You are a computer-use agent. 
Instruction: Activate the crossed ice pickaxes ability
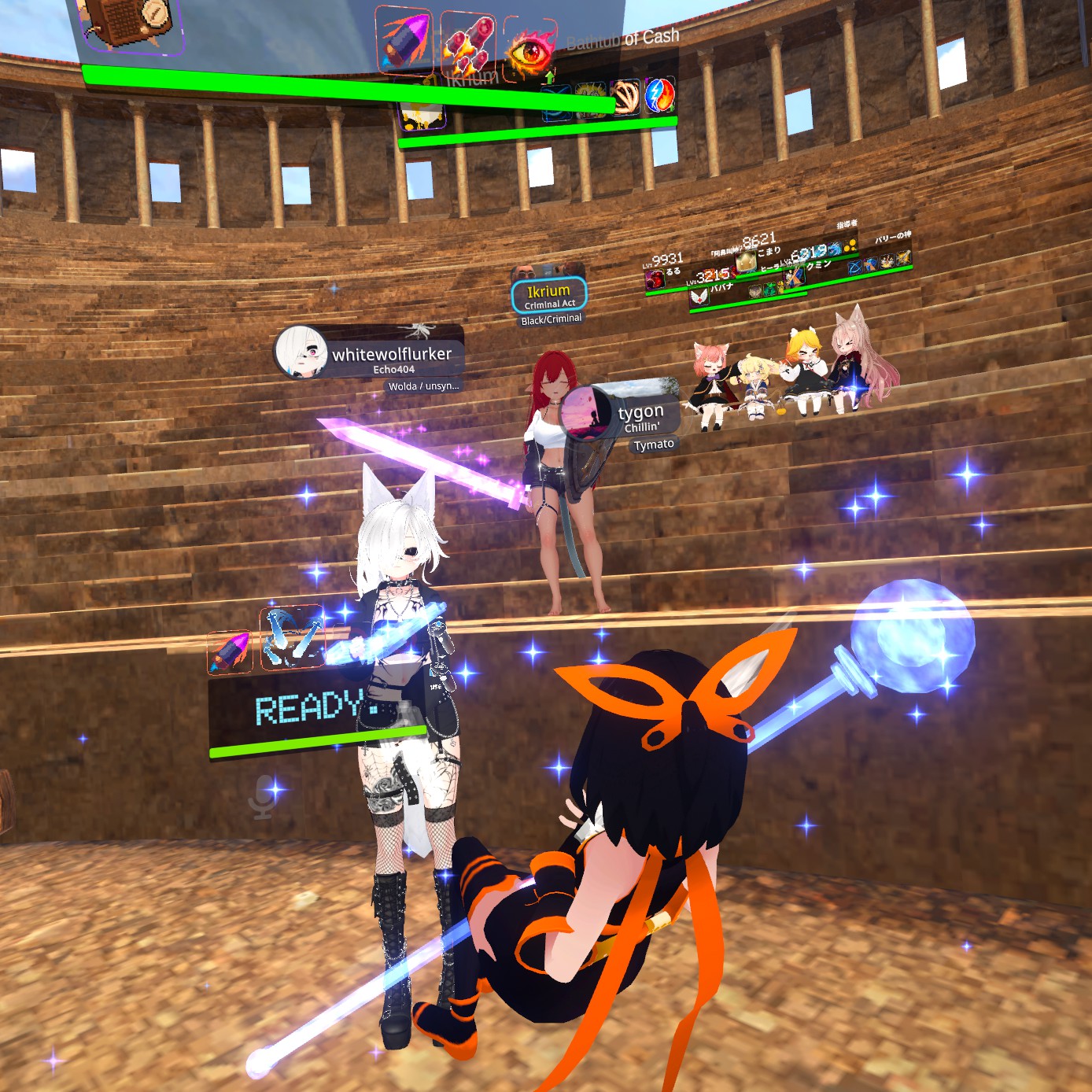[291, 637]
